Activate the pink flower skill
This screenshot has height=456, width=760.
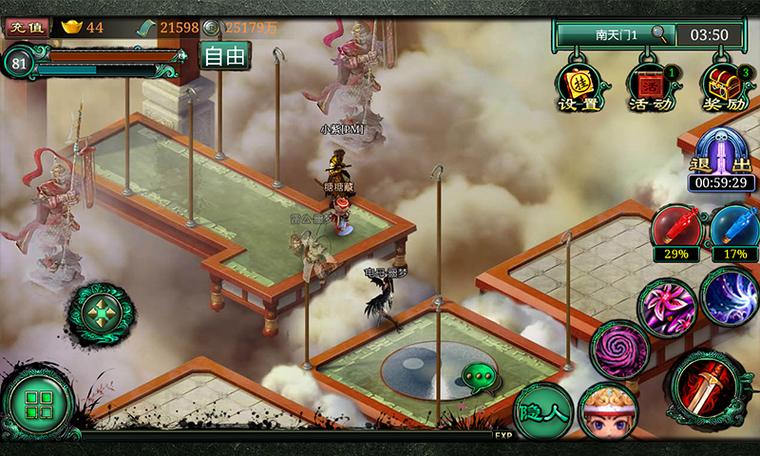[667, 306]
